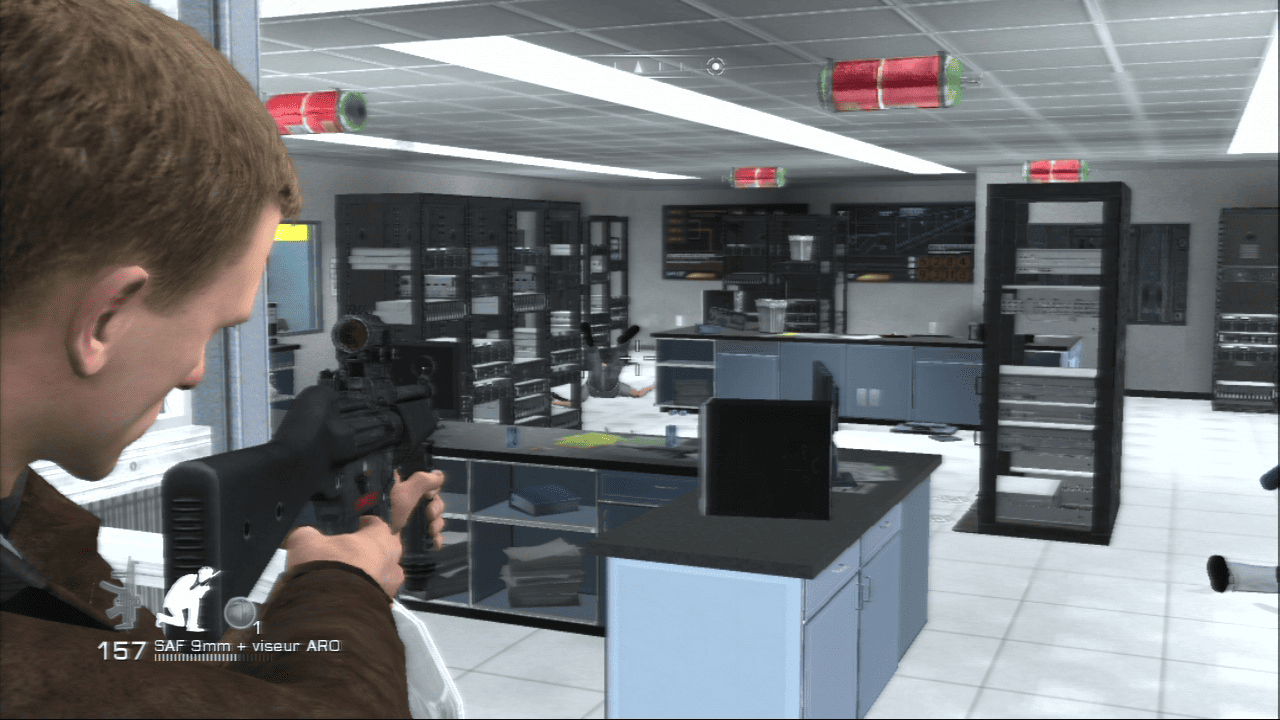Select the rifle silhouette weapon icon
Screen dimensions: 1280x720
(x=124, y=600)
